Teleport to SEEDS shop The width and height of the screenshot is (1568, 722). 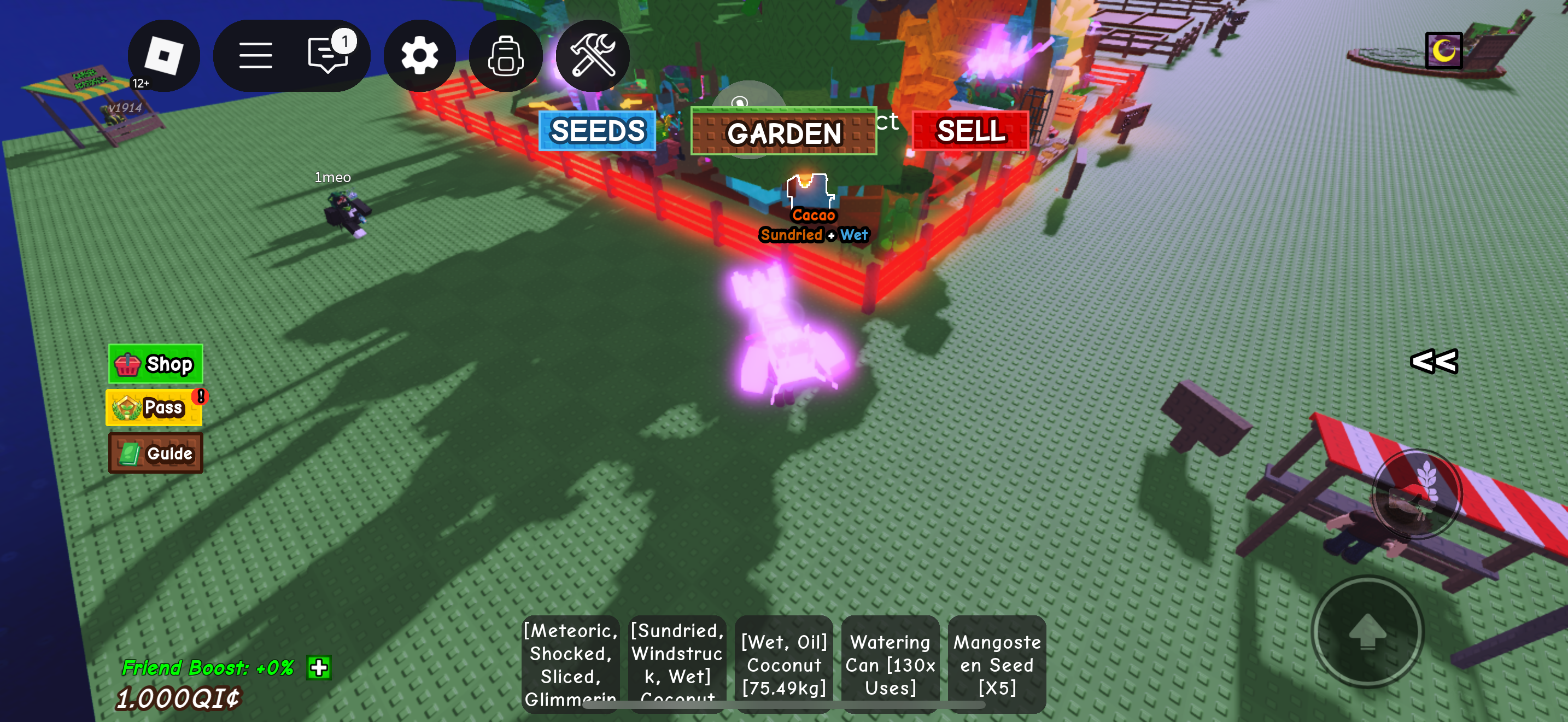pyautogui.click(x=597, y=131)
